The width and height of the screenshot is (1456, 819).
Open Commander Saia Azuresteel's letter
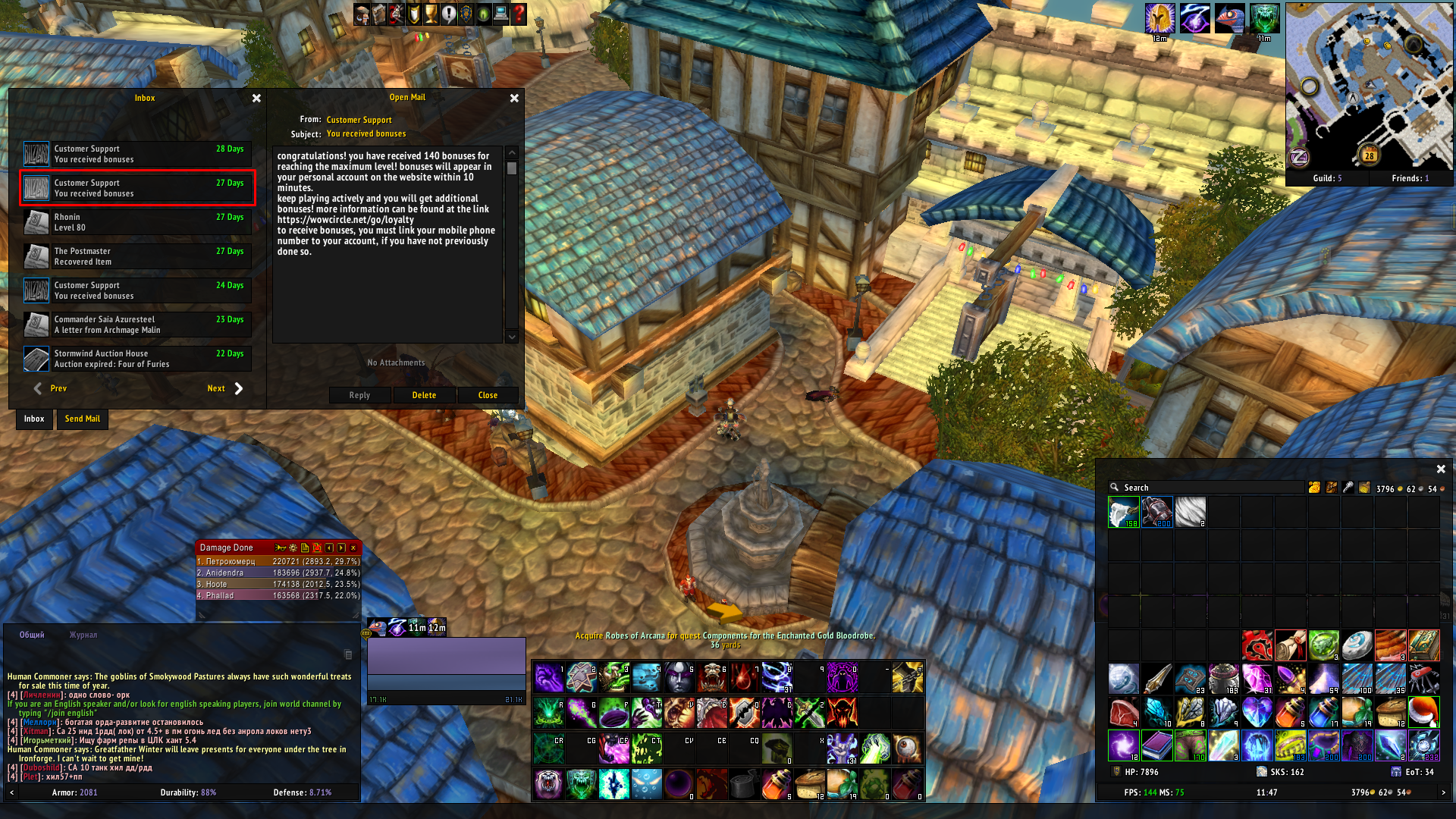coord(137,325)
